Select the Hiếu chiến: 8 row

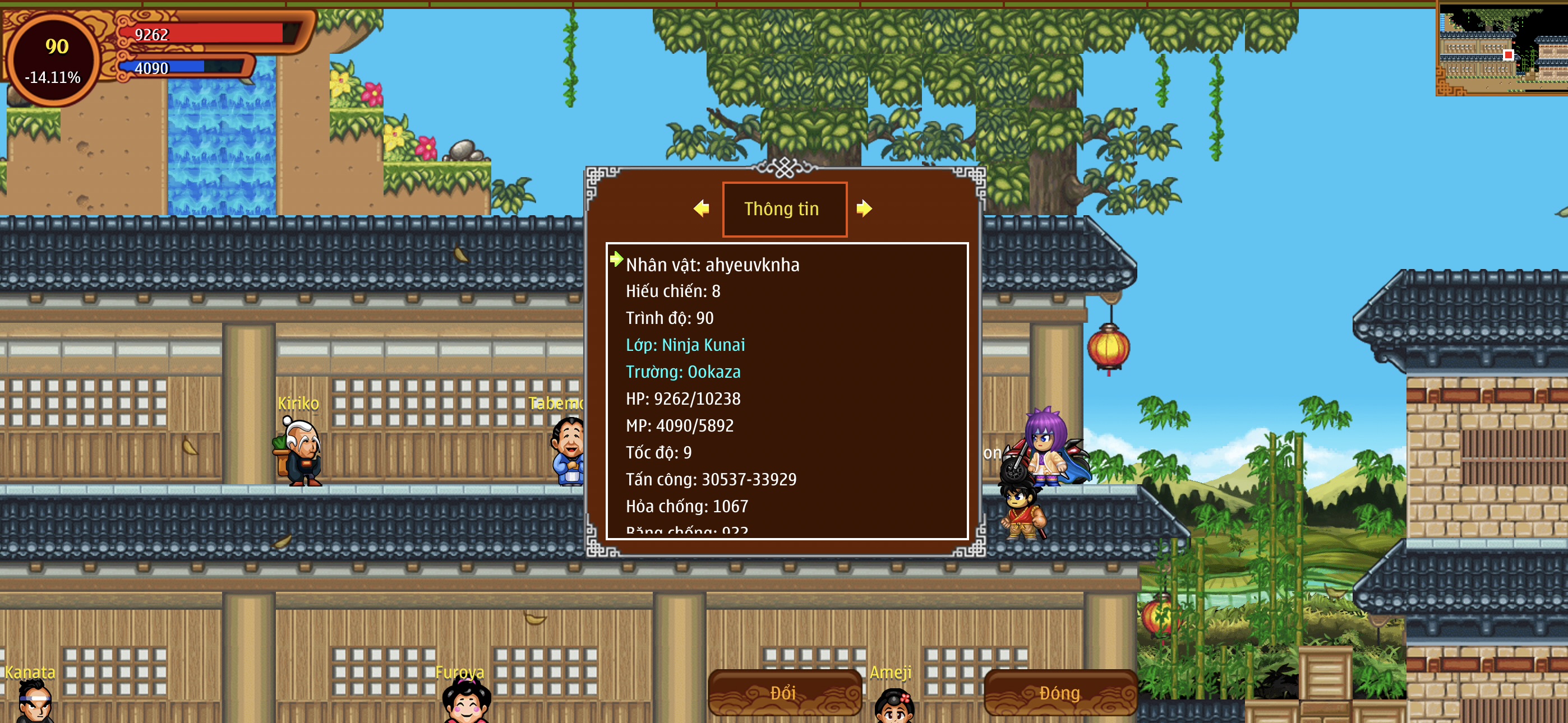pyautogui.click(x=672, y=291)
